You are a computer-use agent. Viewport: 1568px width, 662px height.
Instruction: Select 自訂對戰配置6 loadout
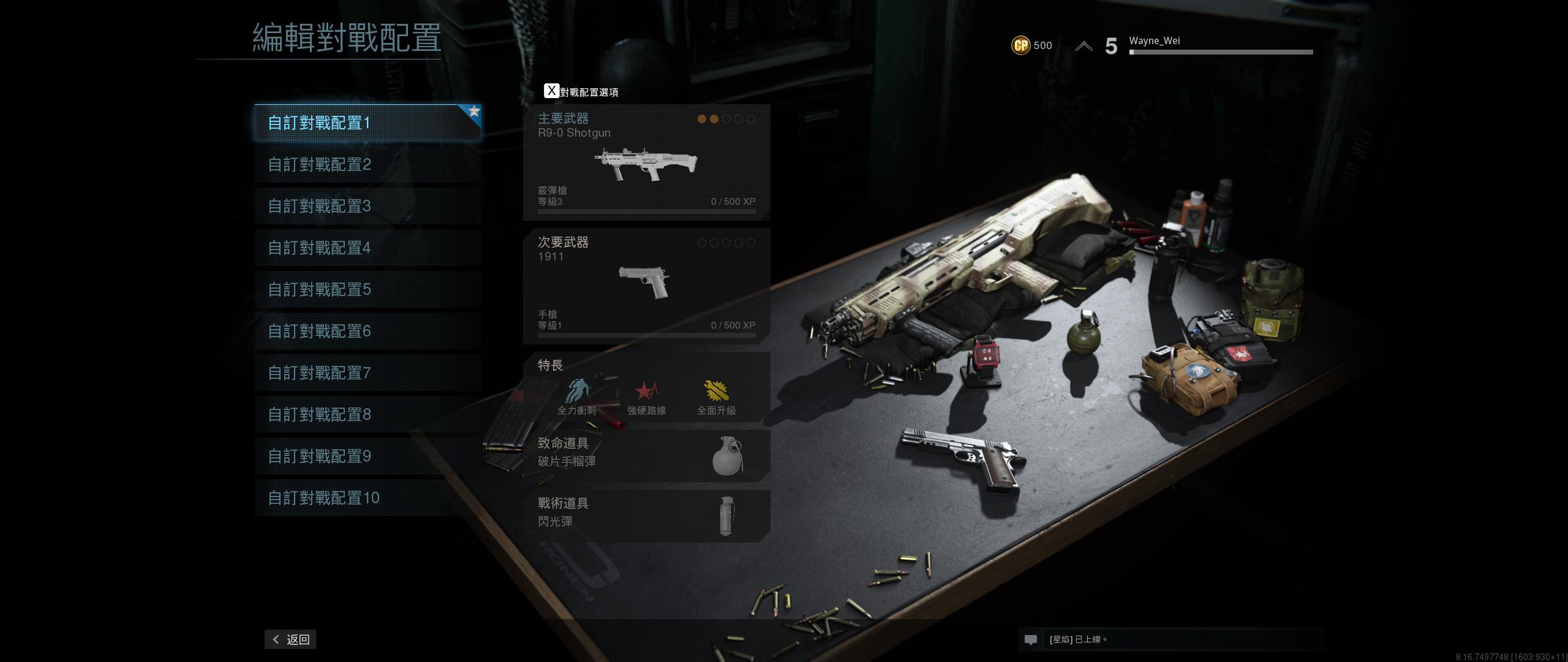click(367, 332)
